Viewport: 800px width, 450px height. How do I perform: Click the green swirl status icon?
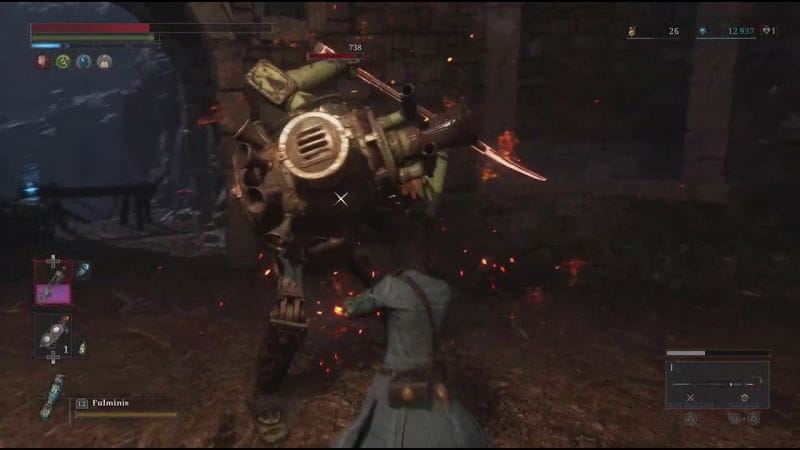click(63, 62)
